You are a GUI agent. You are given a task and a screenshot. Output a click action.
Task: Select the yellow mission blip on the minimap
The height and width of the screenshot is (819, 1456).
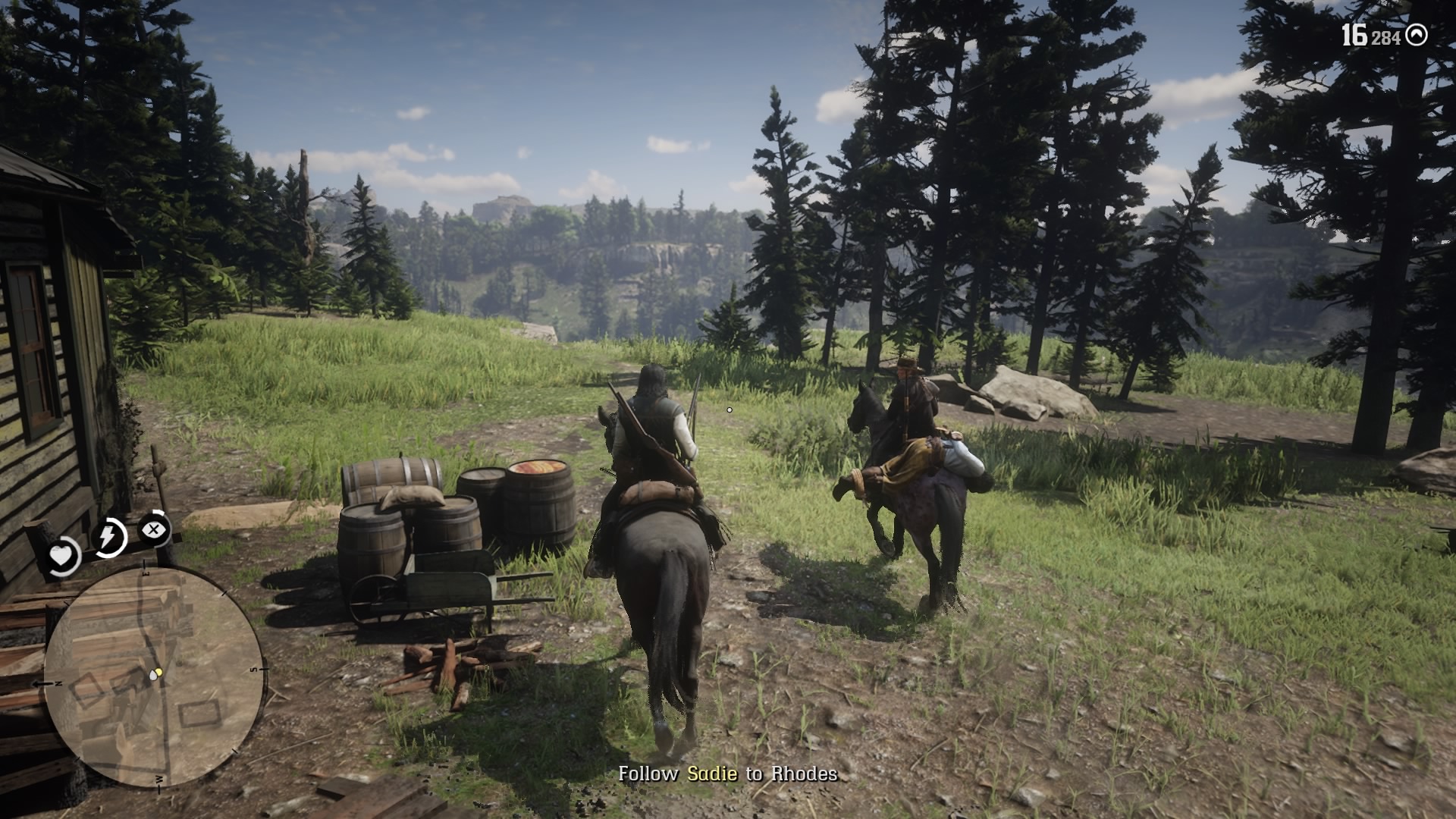159,673
